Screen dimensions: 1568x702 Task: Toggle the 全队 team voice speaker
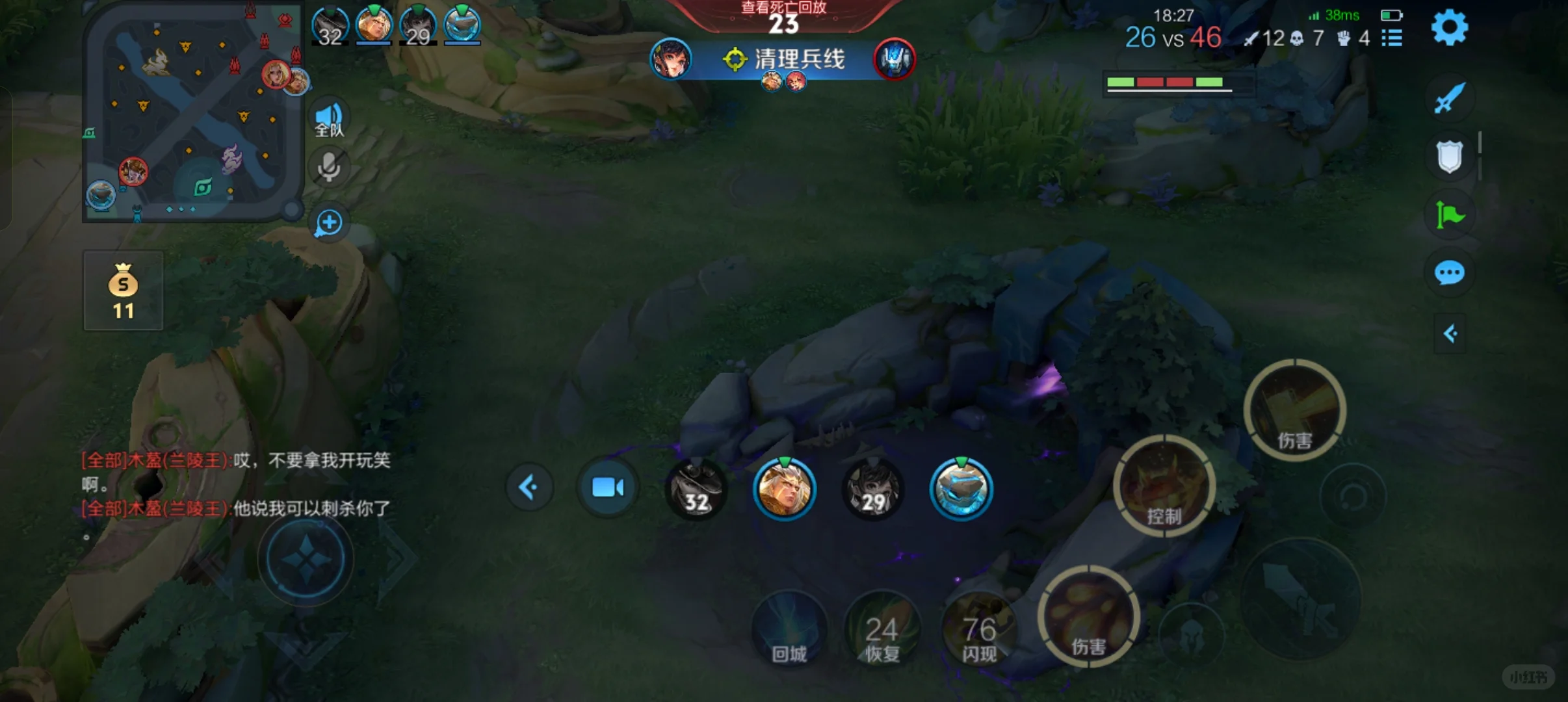[x=329, y=120]
